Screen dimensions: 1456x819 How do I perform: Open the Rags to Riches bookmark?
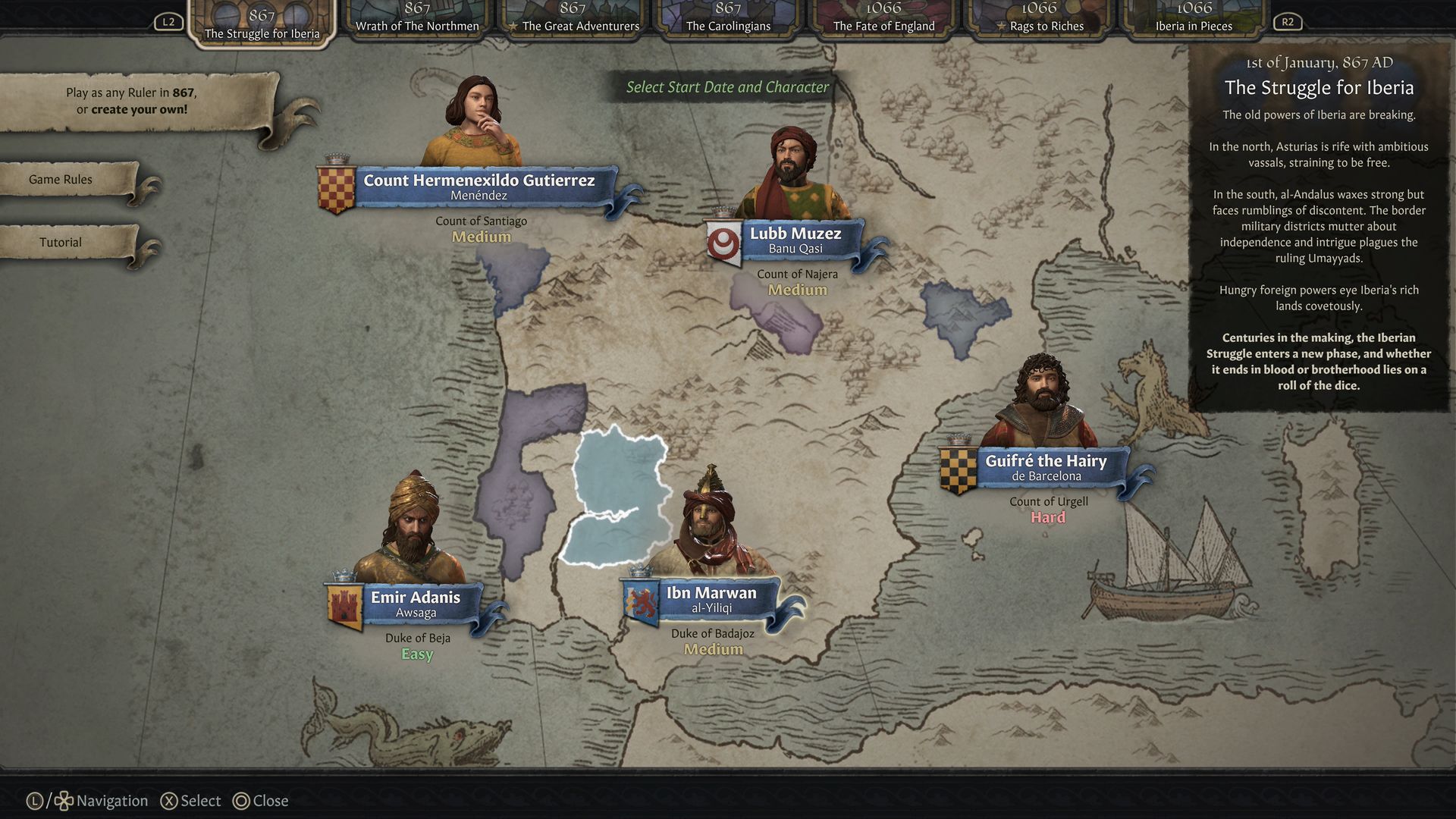tap(1039, 20)
